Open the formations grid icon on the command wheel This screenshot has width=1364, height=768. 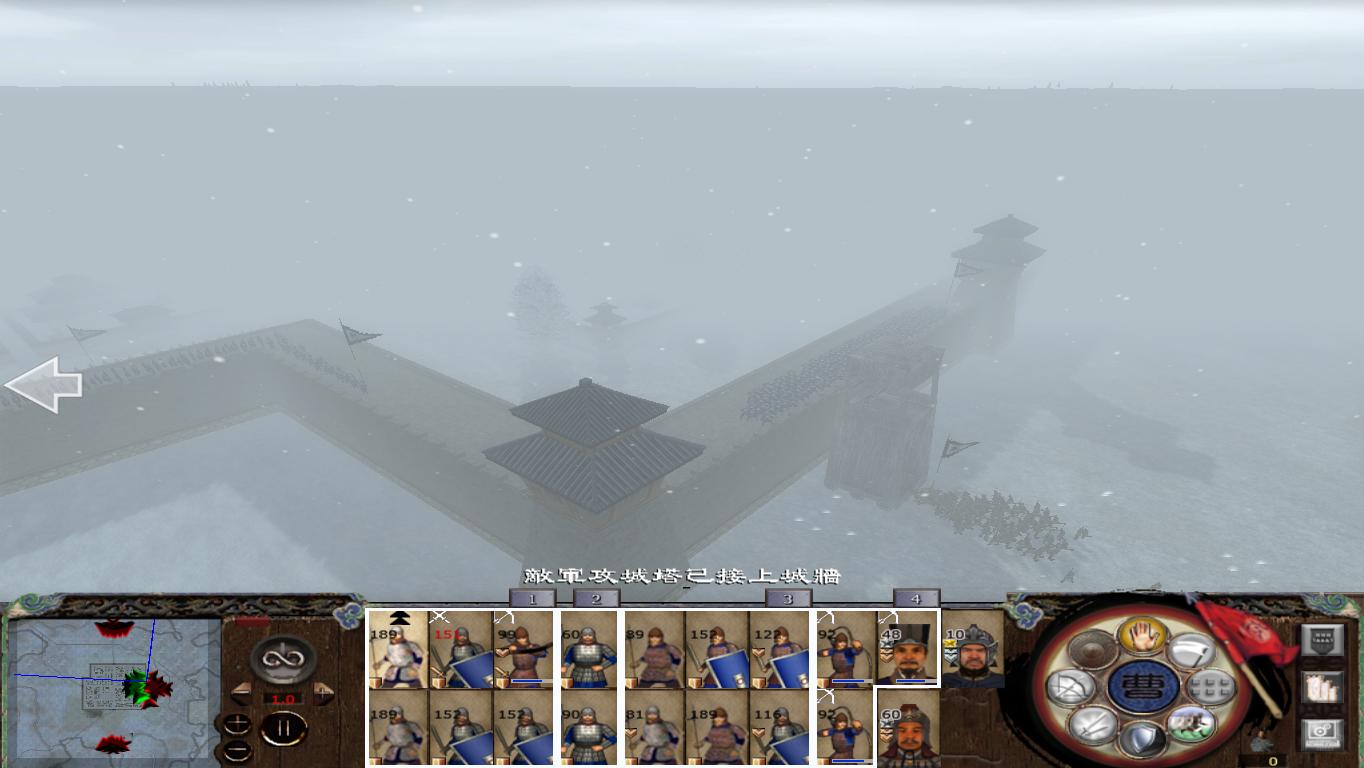click(x=1210, y=689)
